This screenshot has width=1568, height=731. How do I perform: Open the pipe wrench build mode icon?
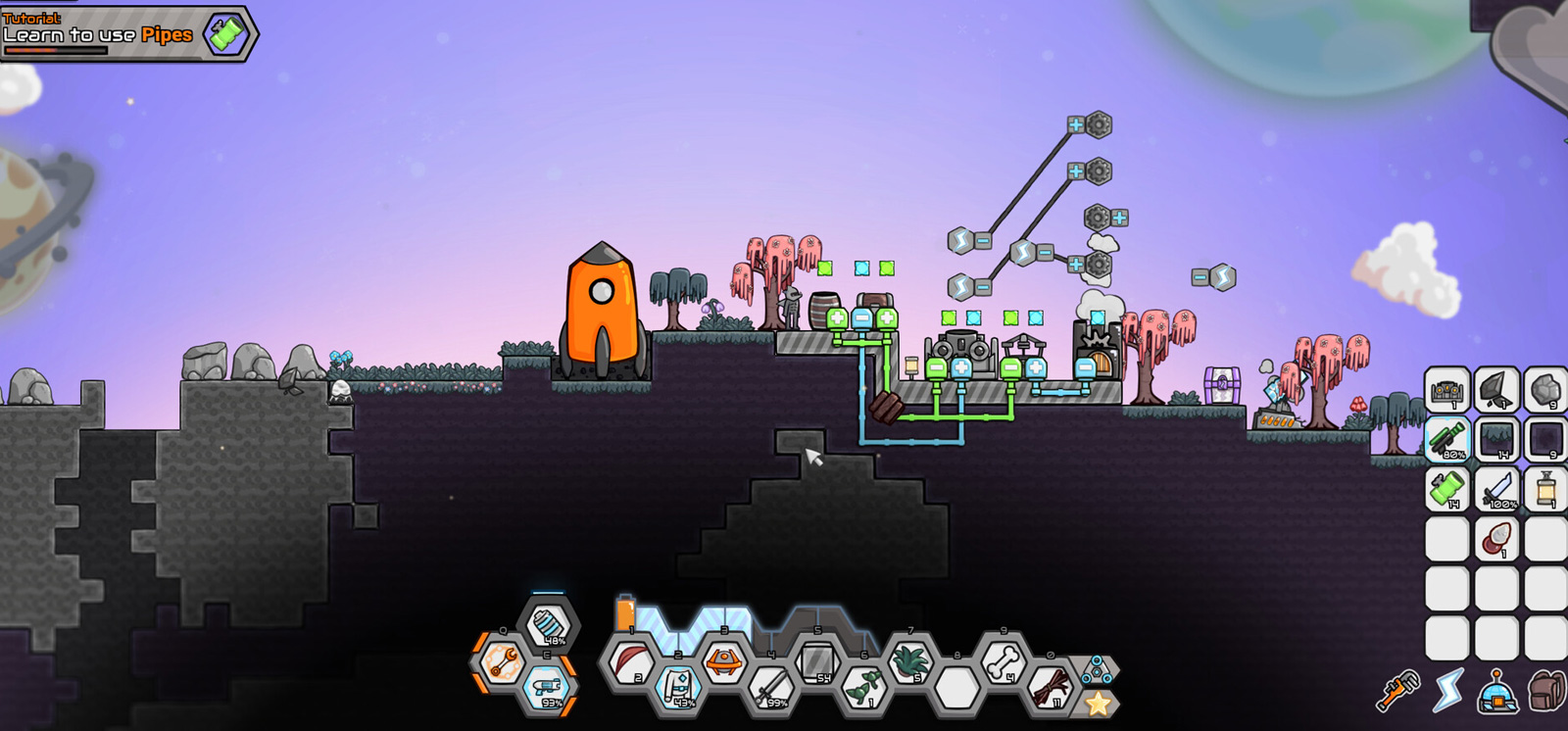[x=1397, y=692]
